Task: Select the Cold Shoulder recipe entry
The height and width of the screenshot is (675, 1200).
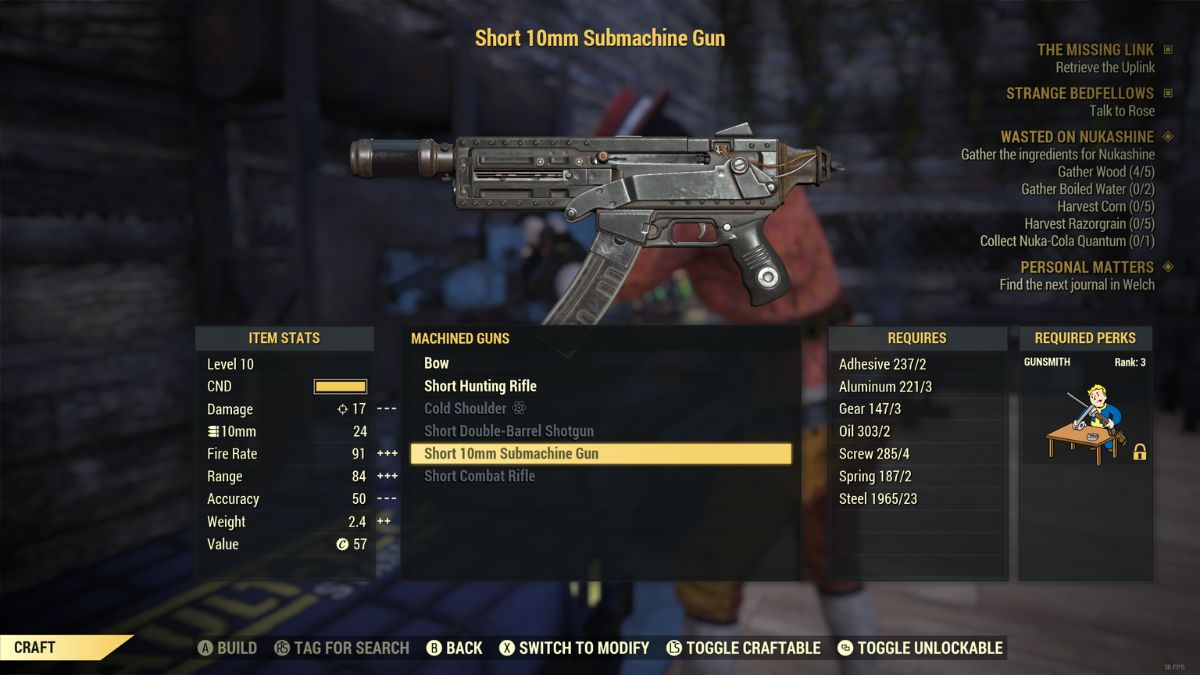Action: [465, 408]
